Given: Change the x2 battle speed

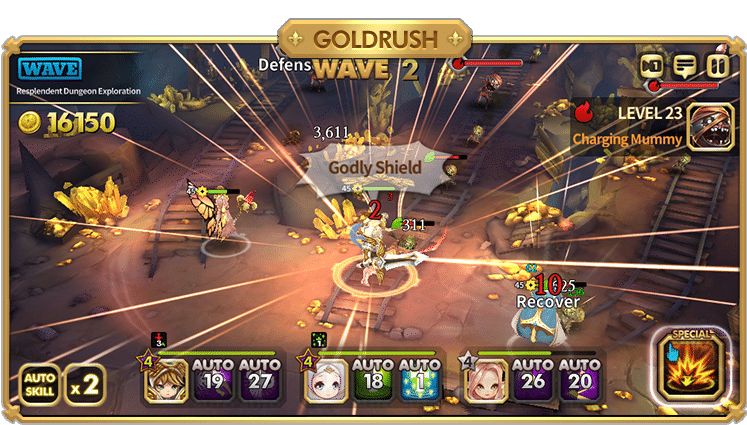Looking at the screenshot, I should [85, 384].
